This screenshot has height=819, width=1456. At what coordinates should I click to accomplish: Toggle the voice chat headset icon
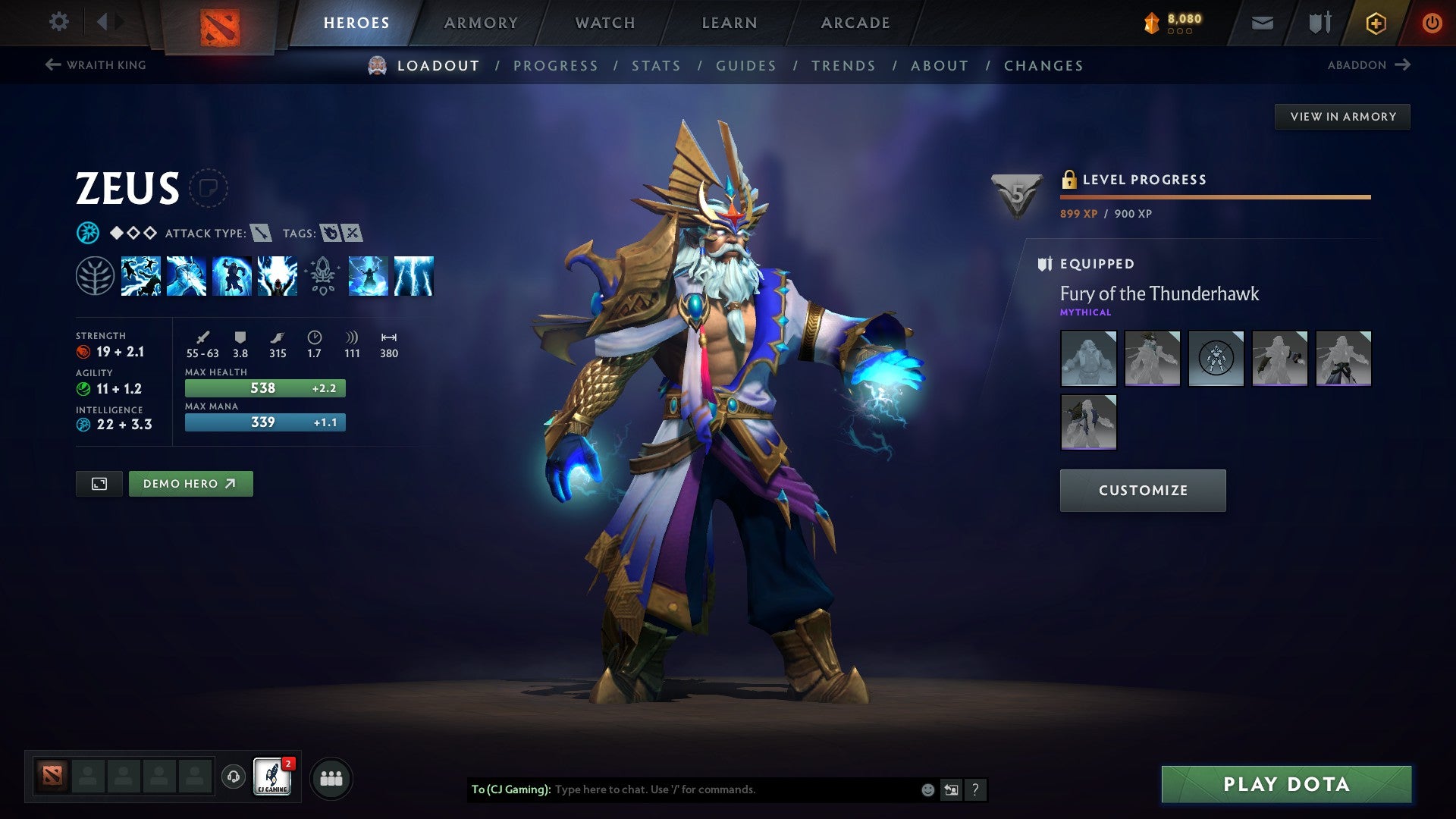pyautogui.click(x=232, y=777)
